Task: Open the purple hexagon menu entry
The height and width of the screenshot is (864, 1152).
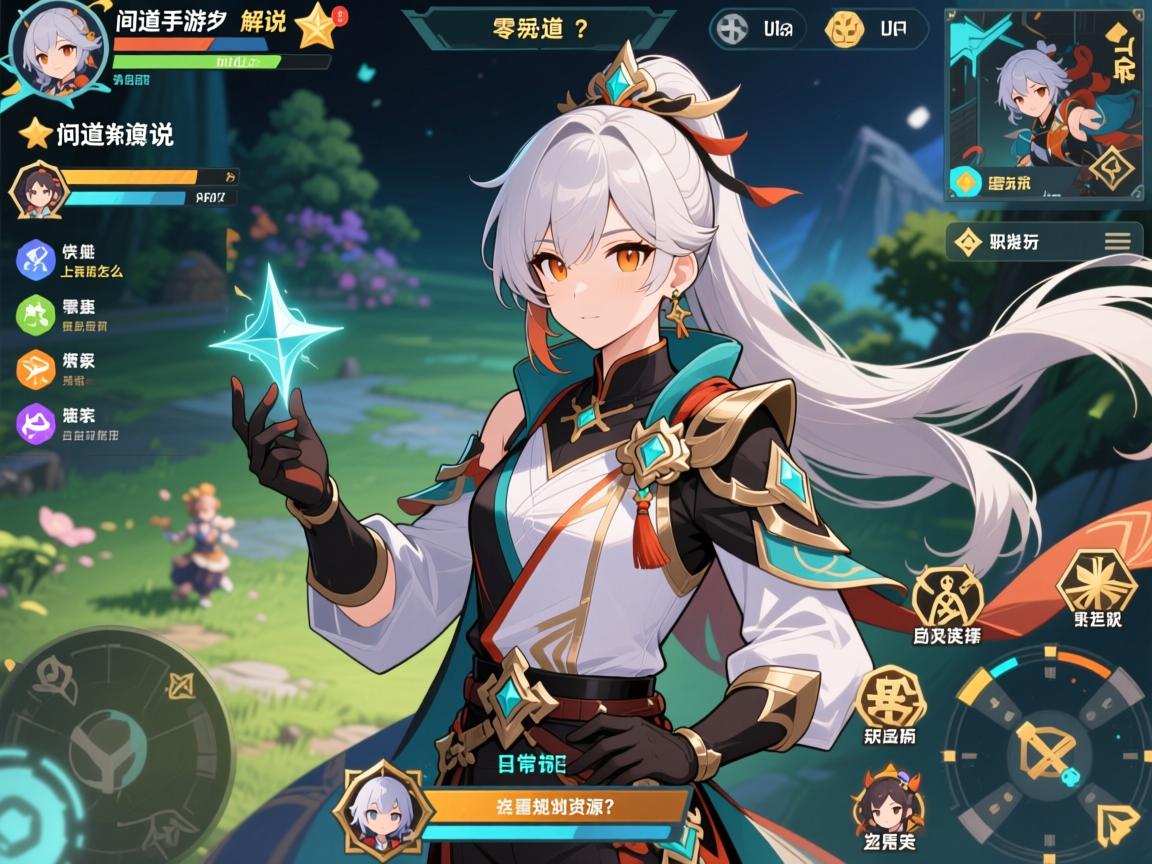Action: click(37, 423)
